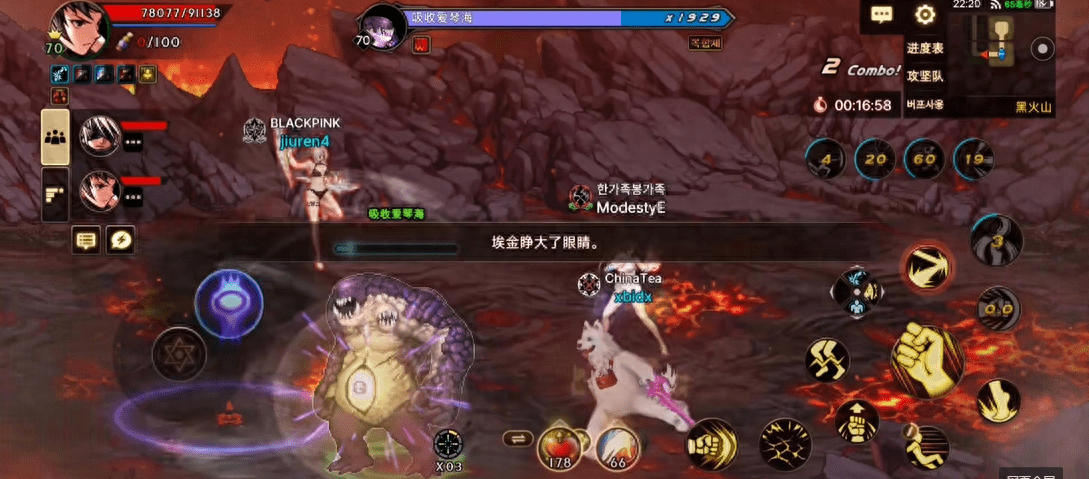The image size is (1089, 479).
Task: Open the chat speech bubble button
Action: click(881, 15)
